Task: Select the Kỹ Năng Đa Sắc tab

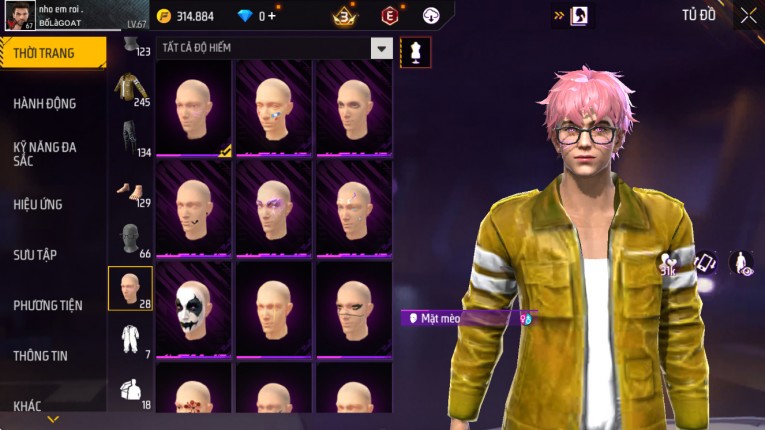Action: pyautogui.click(x=45, y=153)
